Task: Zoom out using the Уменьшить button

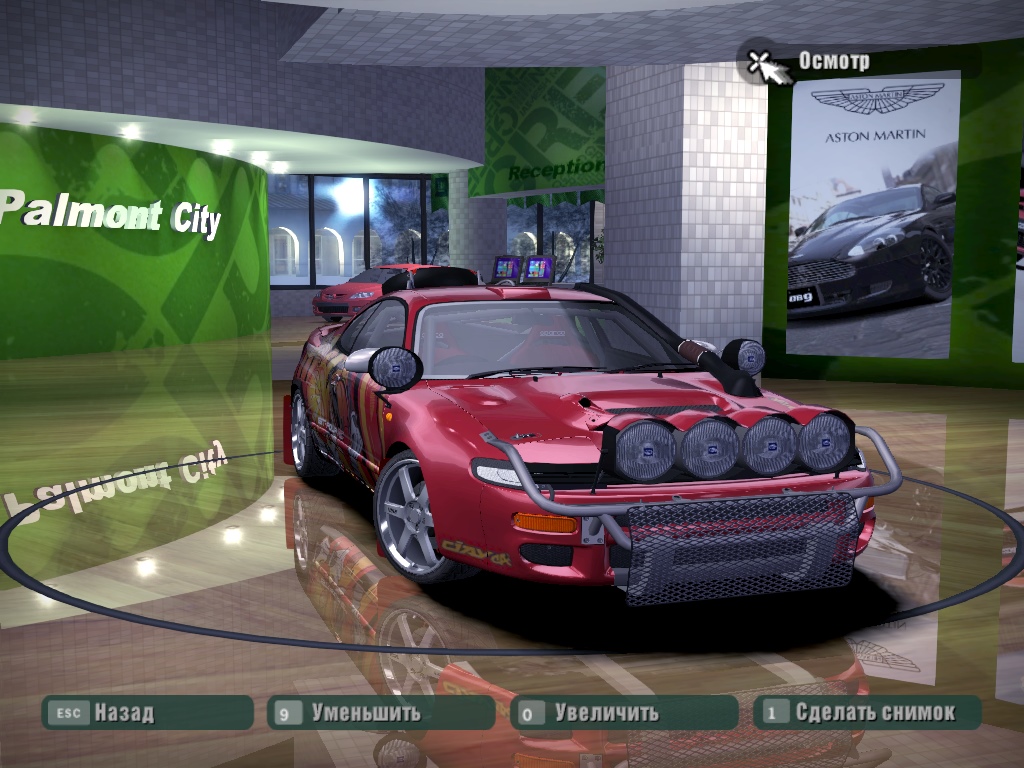Action: click(x=380, y=713)
